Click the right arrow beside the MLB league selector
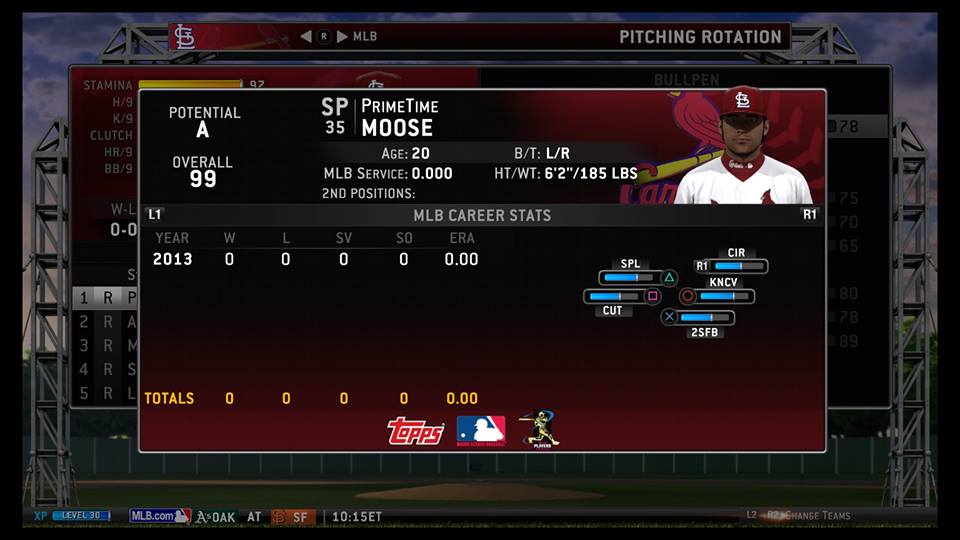The image size is (960, 540). click(x=342, y=37)
